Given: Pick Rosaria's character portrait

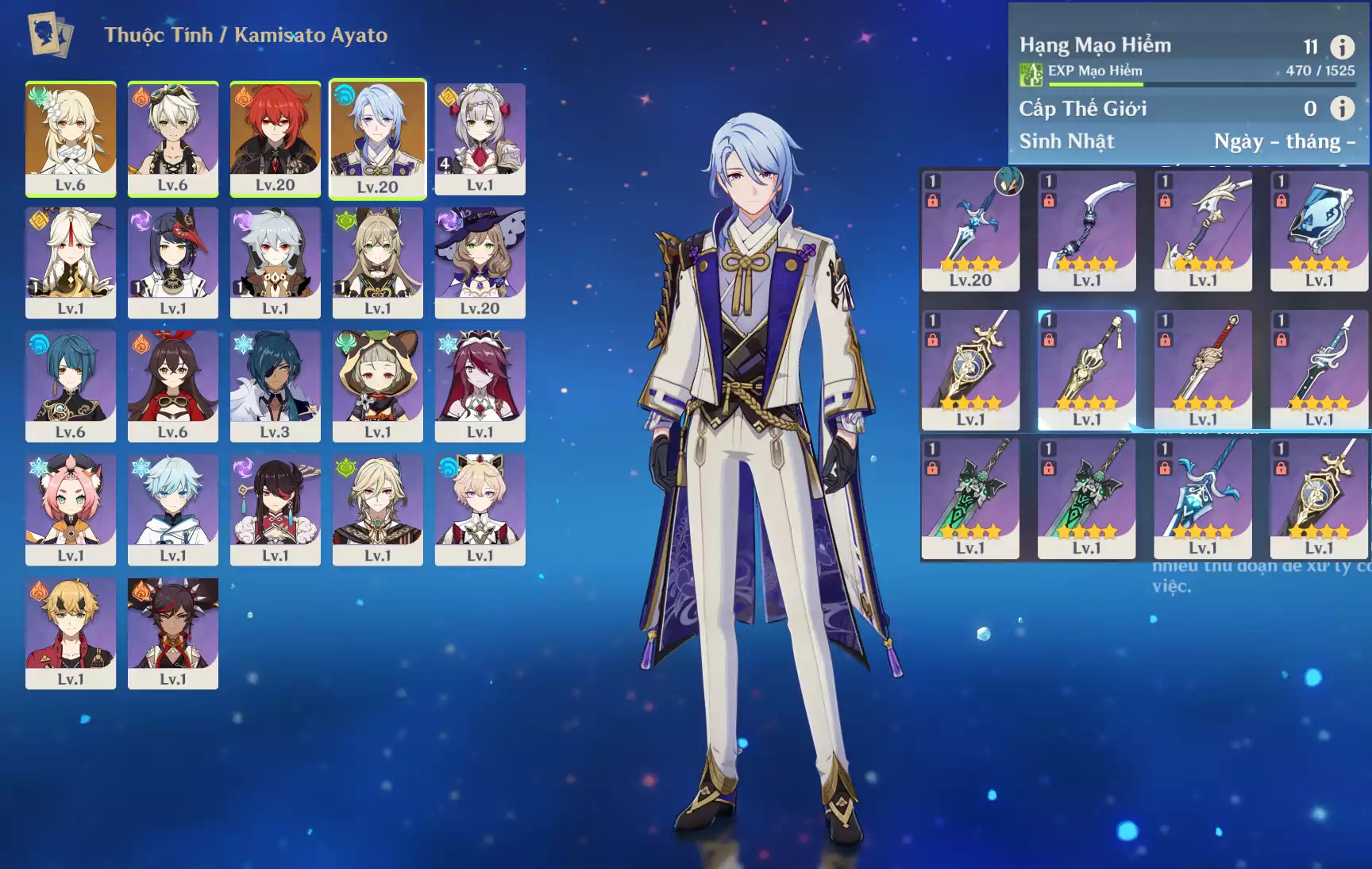Looking at the screenshot, I should (480, 386).
